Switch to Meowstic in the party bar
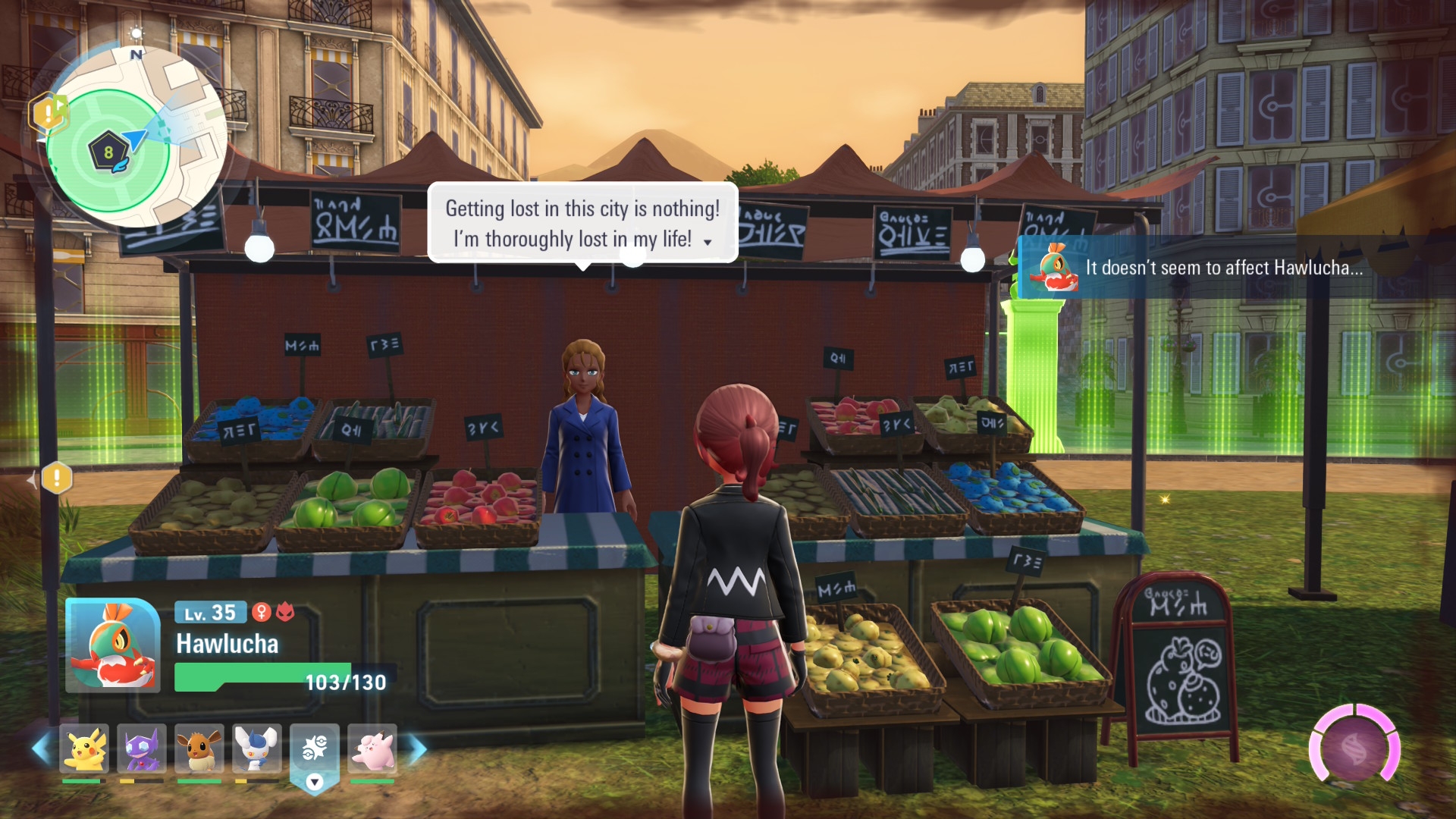 click(257, 748)
